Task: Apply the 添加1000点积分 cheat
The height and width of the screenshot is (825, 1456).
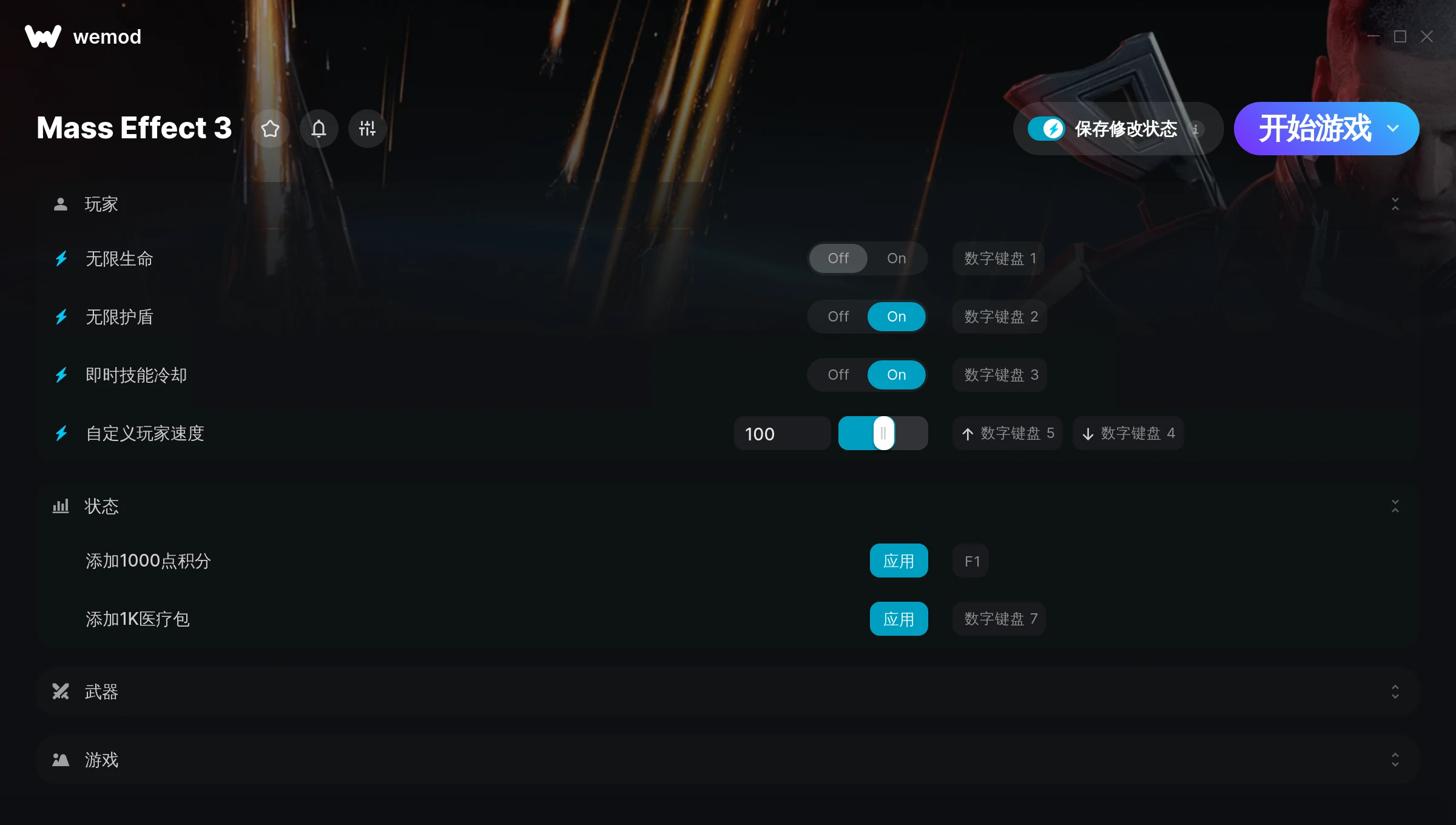Action: click(898, 561)
